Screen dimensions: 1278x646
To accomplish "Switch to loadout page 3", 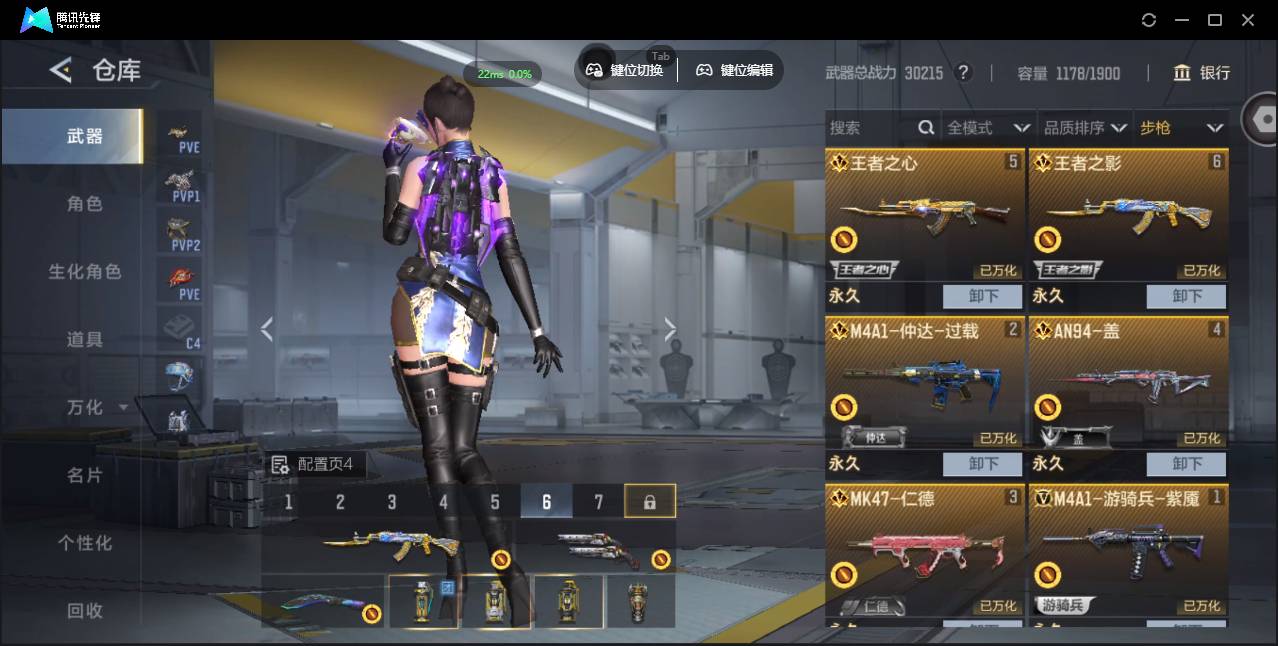I will tap(392, 502).
